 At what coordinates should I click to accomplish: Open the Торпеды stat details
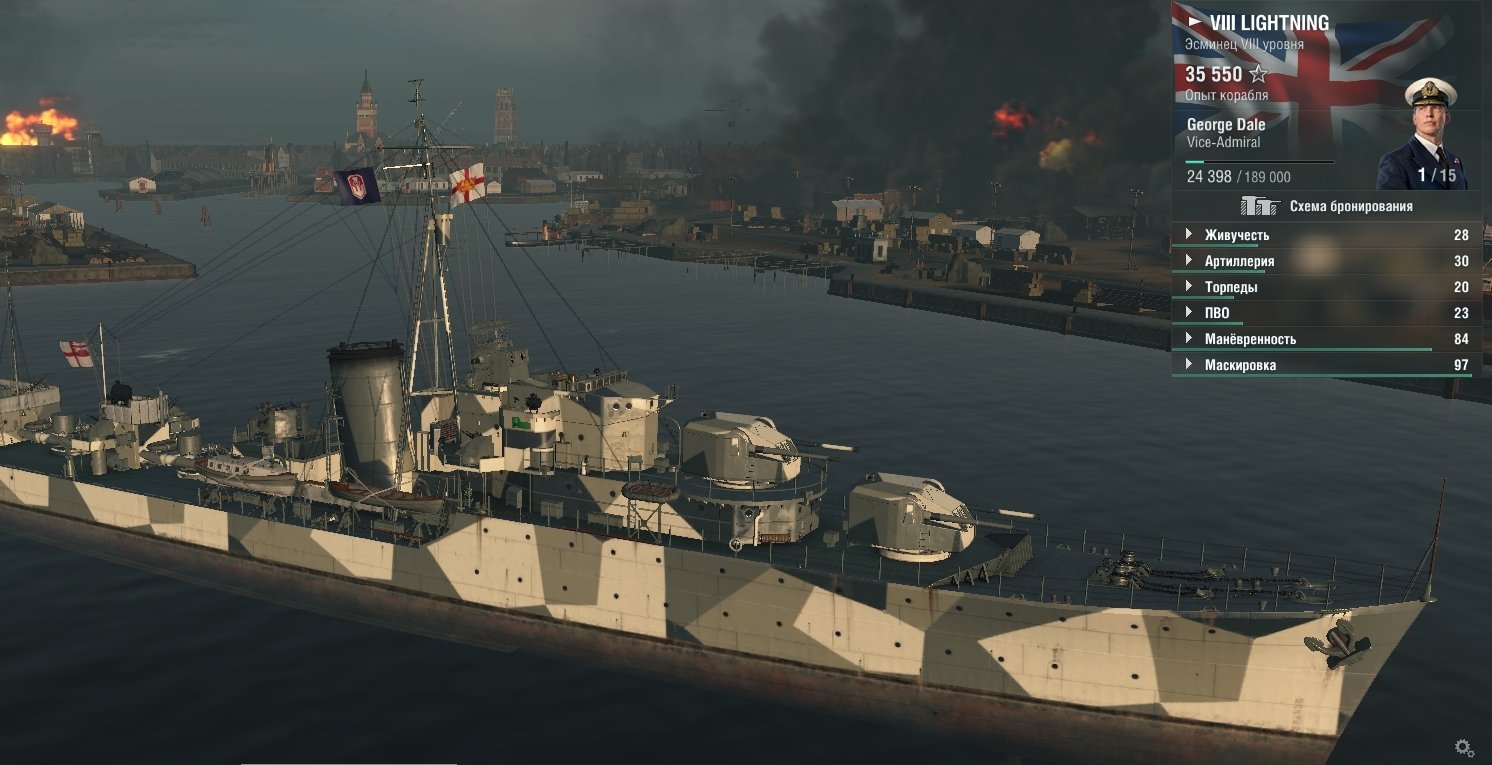(x=1231, y=287)
